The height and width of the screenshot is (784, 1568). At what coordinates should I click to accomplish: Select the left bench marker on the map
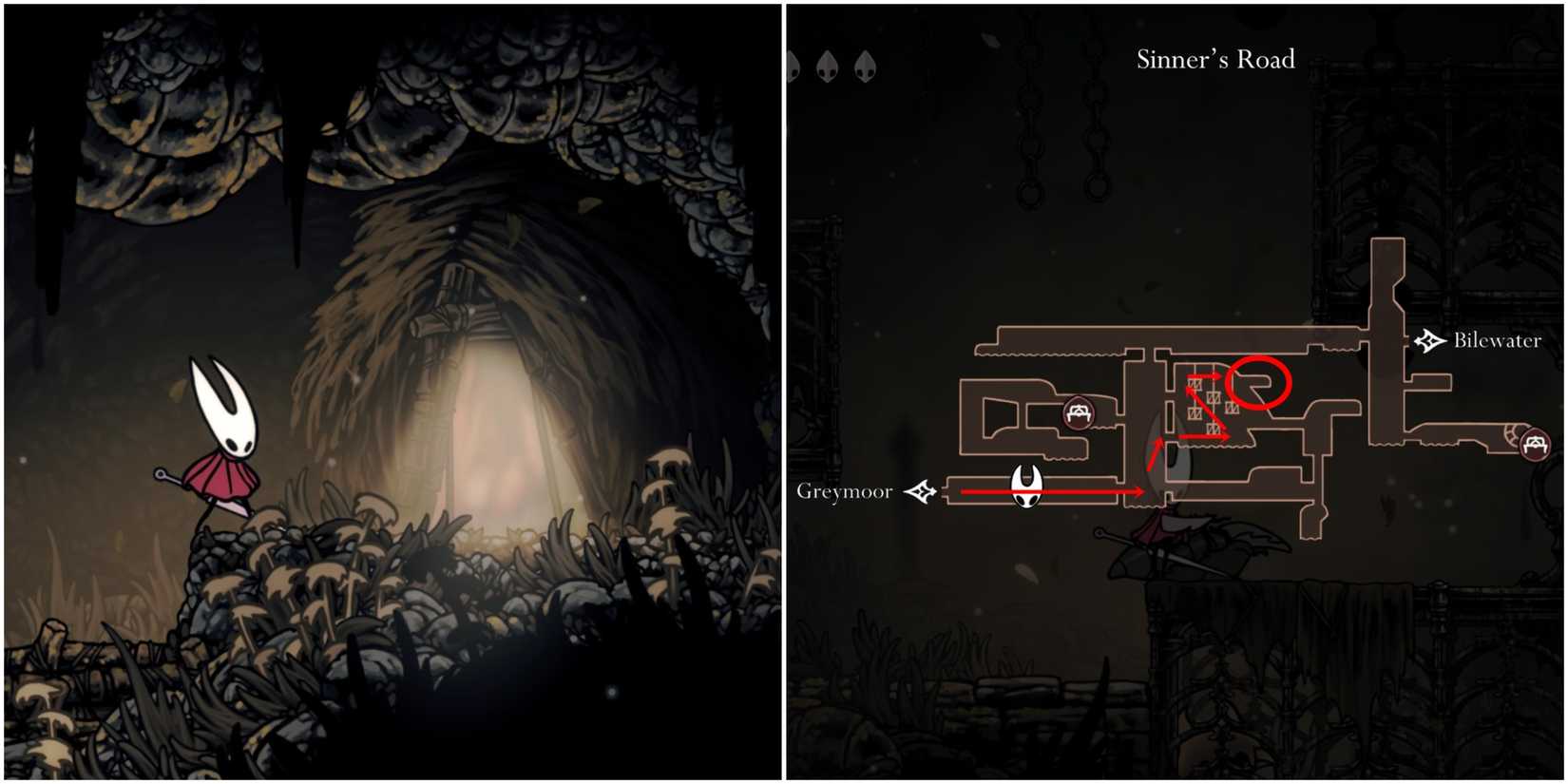tap(1079, 413)
